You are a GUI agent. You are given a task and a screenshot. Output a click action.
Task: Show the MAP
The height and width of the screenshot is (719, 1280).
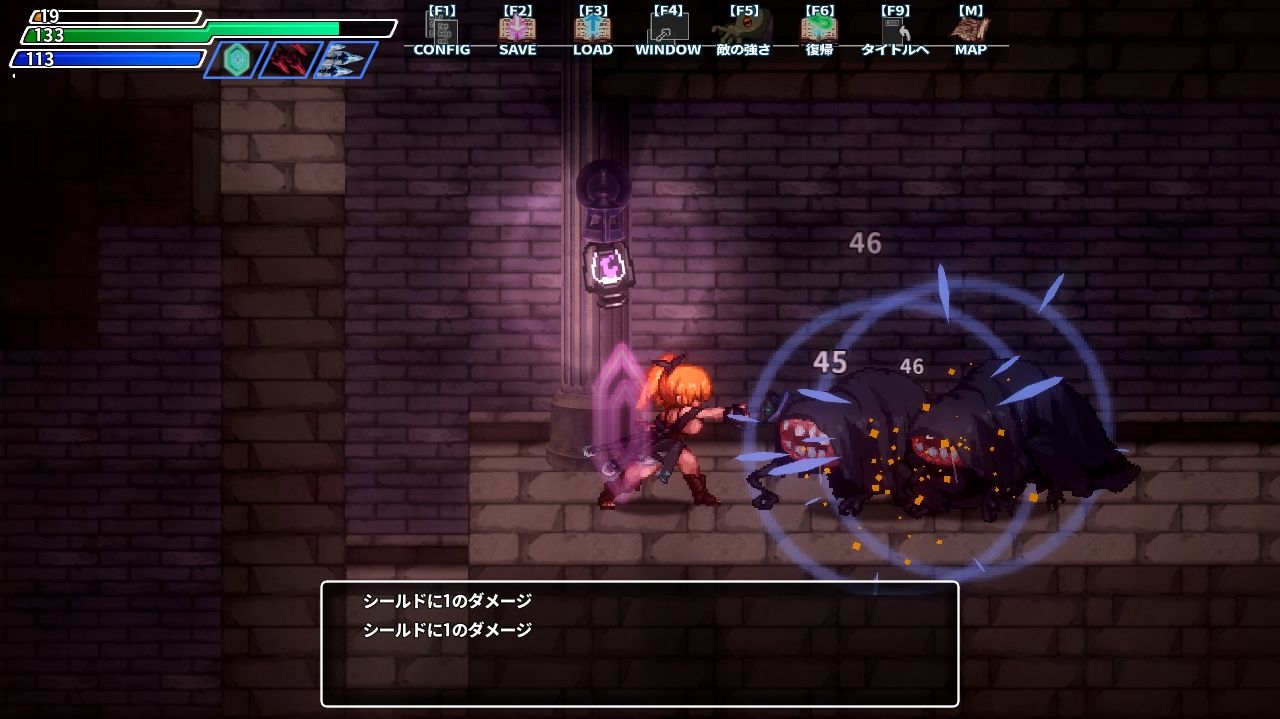[970, 32]
